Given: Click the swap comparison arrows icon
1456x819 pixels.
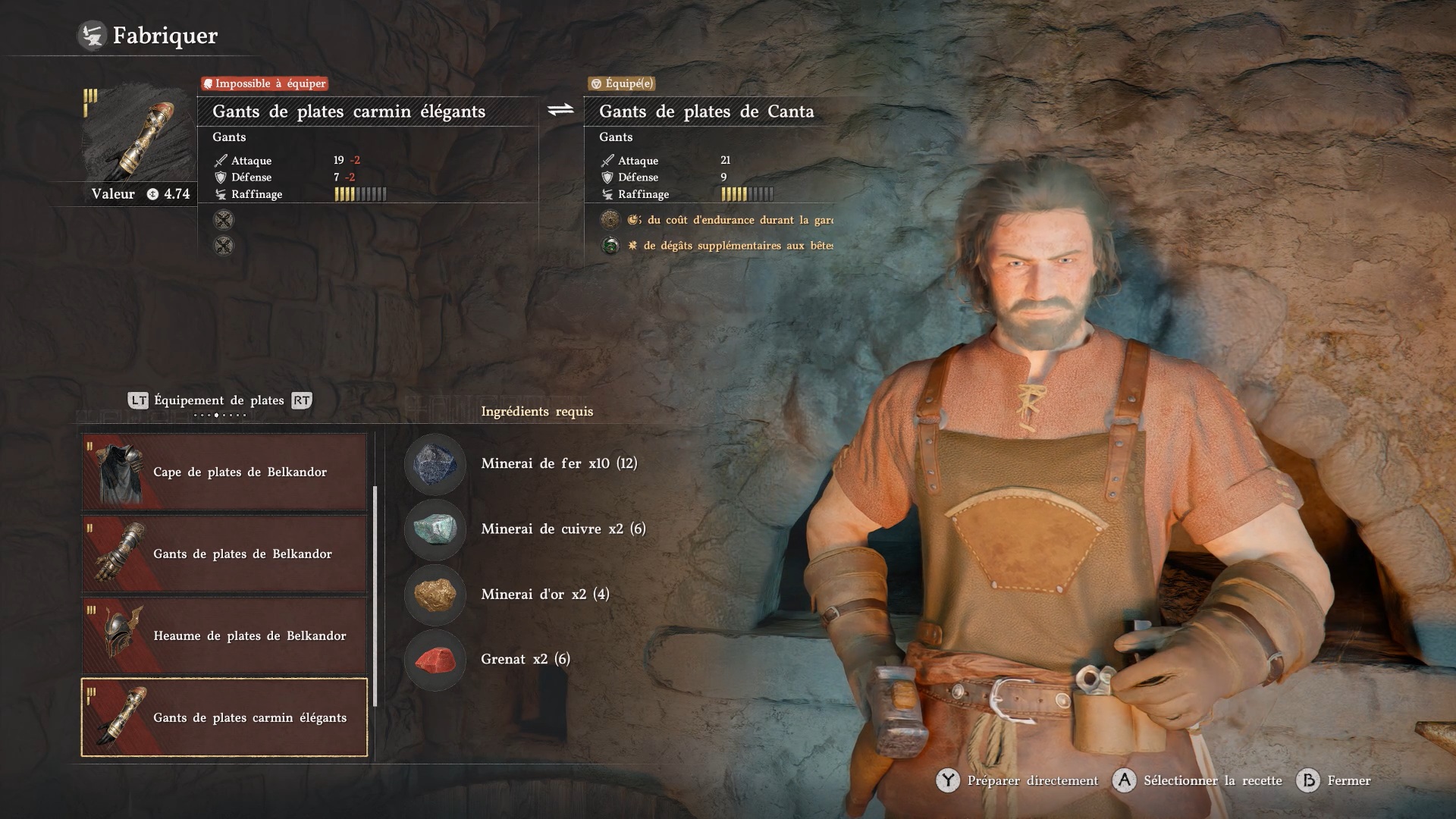Looking at the screenshot, I should [x=561, y=111].
